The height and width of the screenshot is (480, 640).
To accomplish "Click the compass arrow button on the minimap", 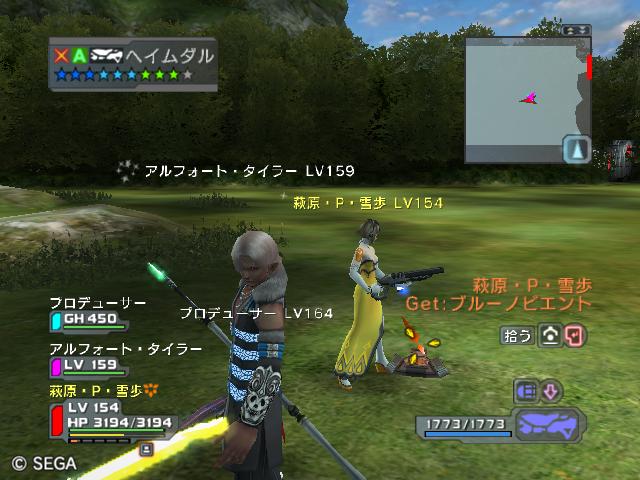I will 577,149.
